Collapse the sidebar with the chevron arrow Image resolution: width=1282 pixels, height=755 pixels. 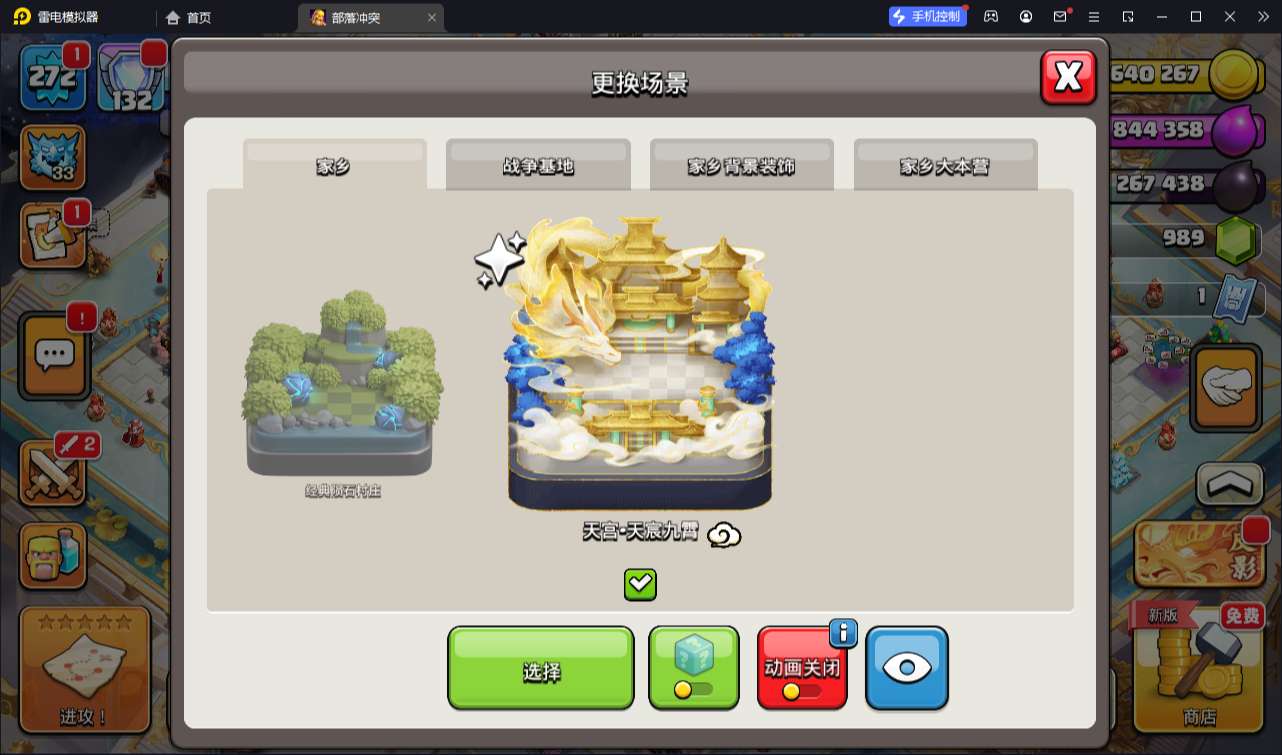coord(1225,481)
